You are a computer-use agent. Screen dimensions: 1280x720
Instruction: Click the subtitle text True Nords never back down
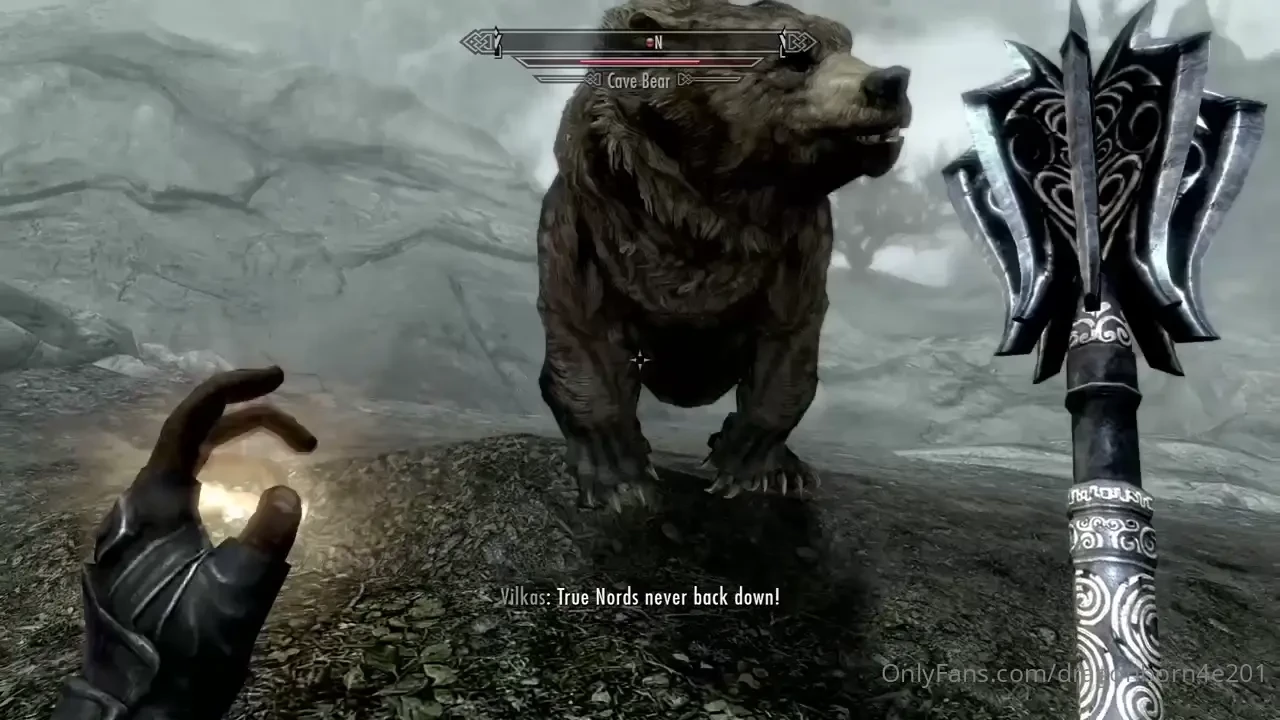tap(670, 596)
